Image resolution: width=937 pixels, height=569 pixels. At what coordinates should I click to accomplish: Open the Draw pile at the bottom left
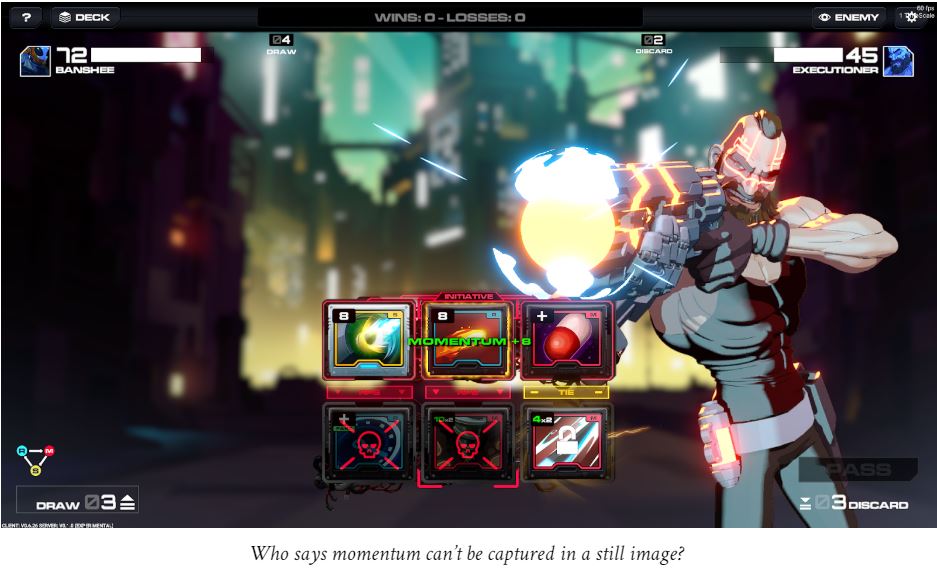coord(78,502)
